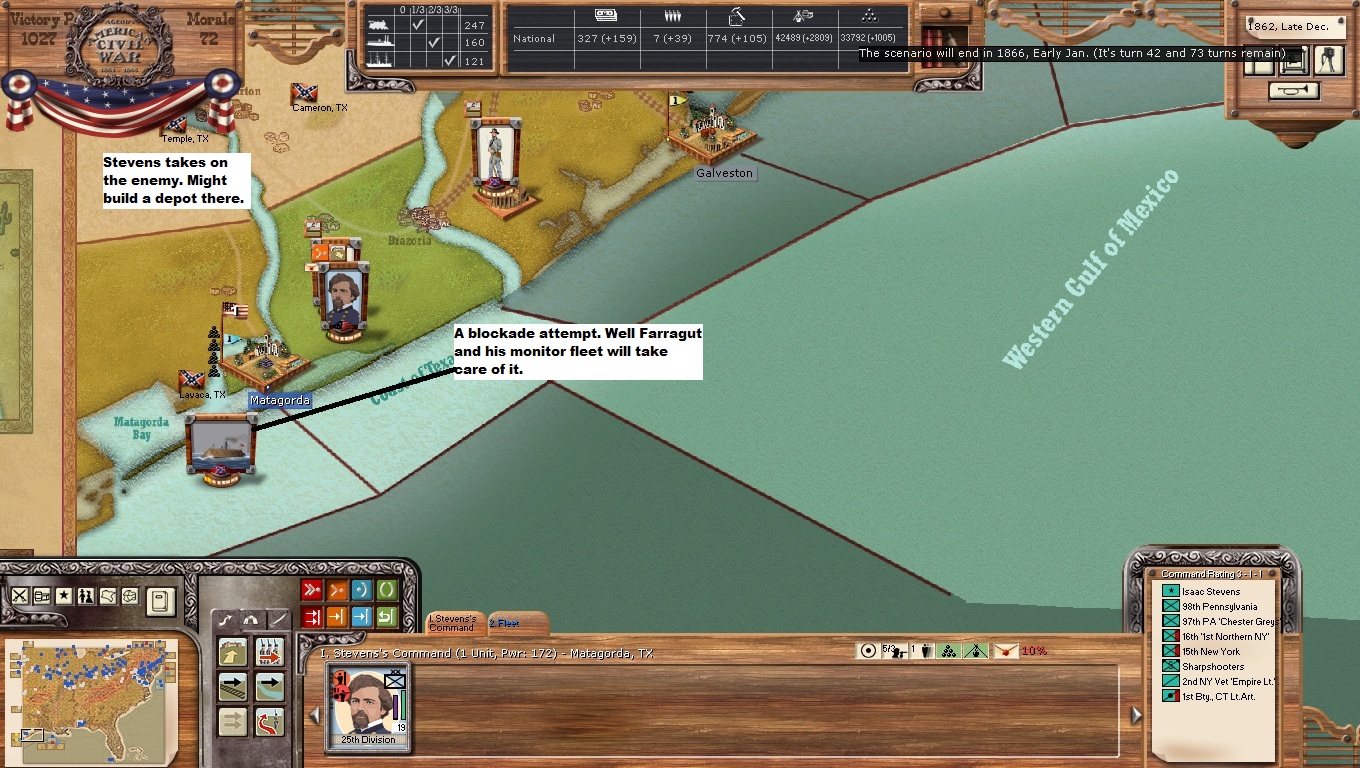
Task: Set the green parentheses passive posture
Action: pos(386,590)
